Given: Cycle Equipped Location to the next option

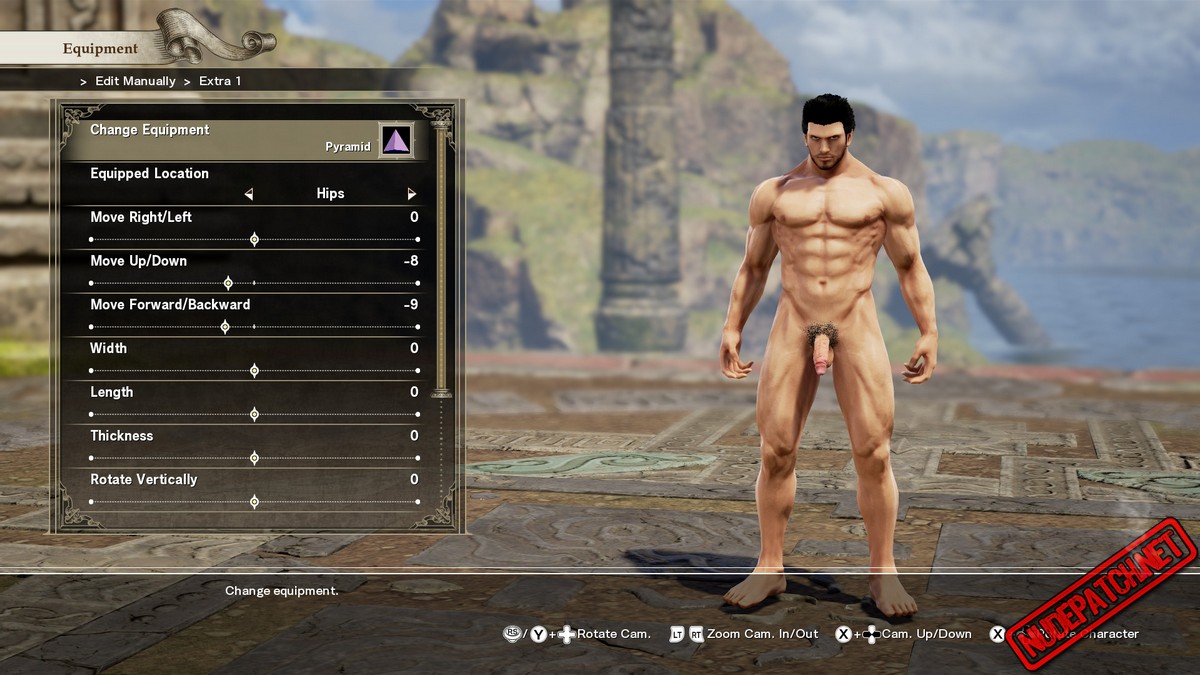Looking at the screenshot, I should point(411,194).
